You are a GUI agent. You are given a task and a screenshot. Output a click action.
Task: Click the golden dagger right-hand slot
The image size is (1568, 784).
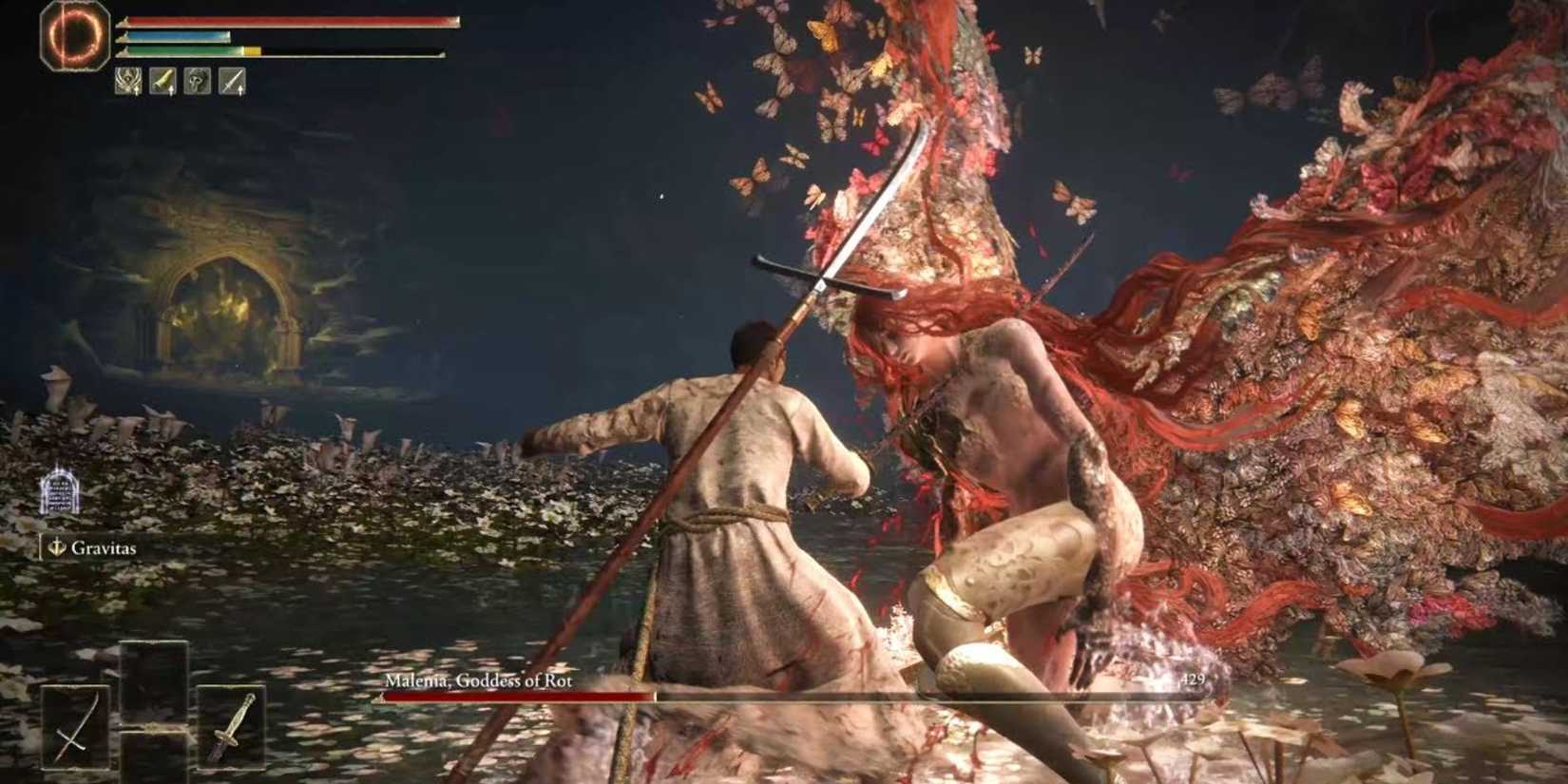pyautogui.click(x=233, y=727)
